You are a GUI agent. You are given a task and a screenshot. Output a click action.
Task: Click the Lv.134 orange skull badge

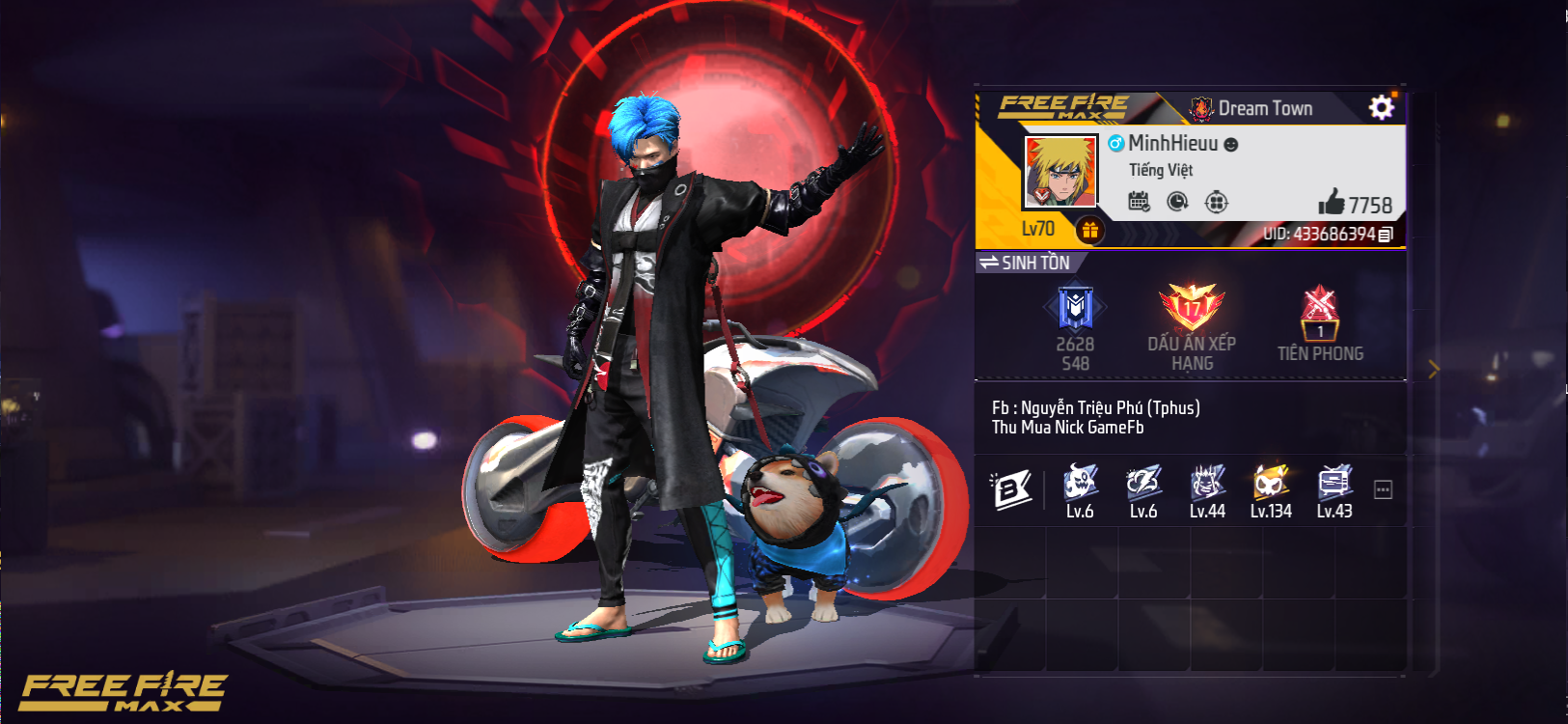point(1270,482)
